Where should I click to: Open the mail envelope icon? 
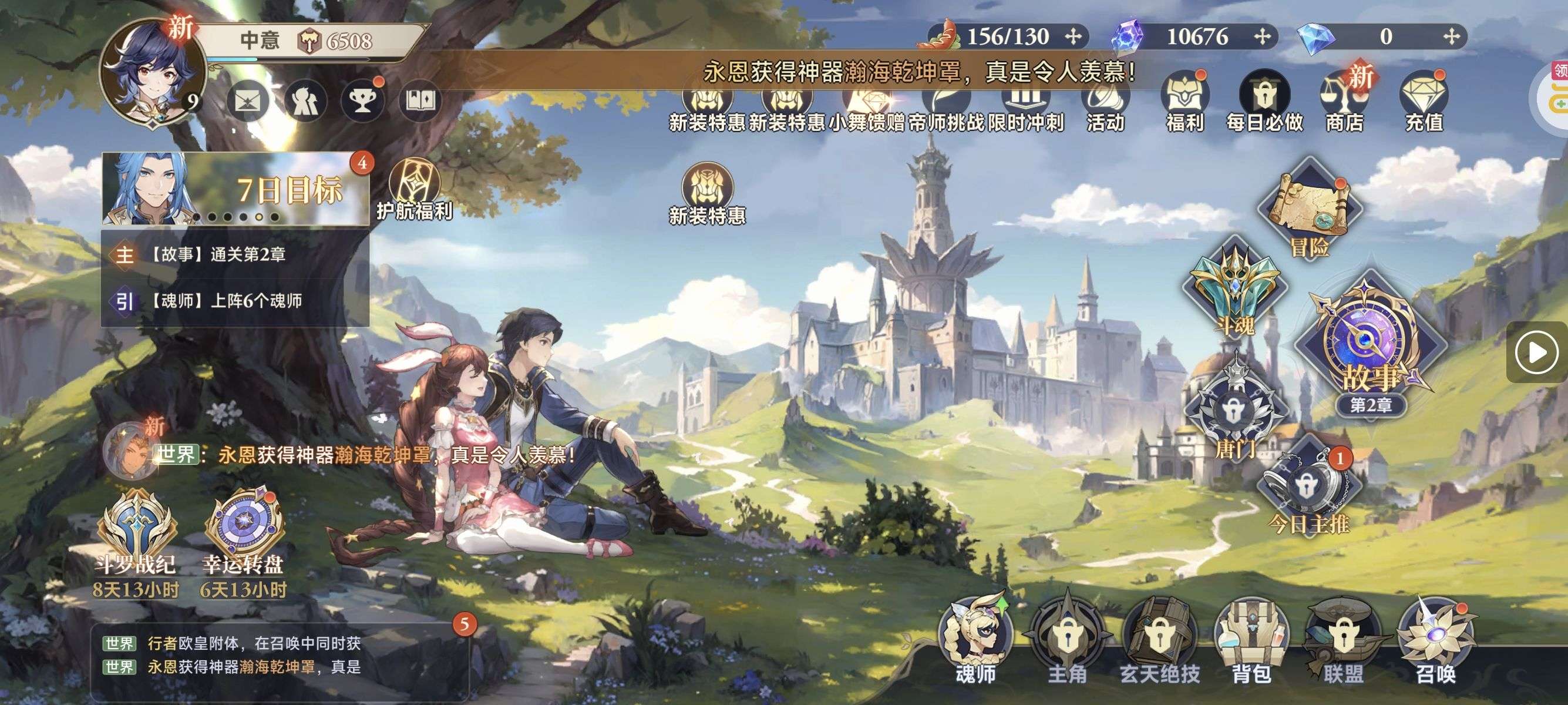[x=247, y=101]
